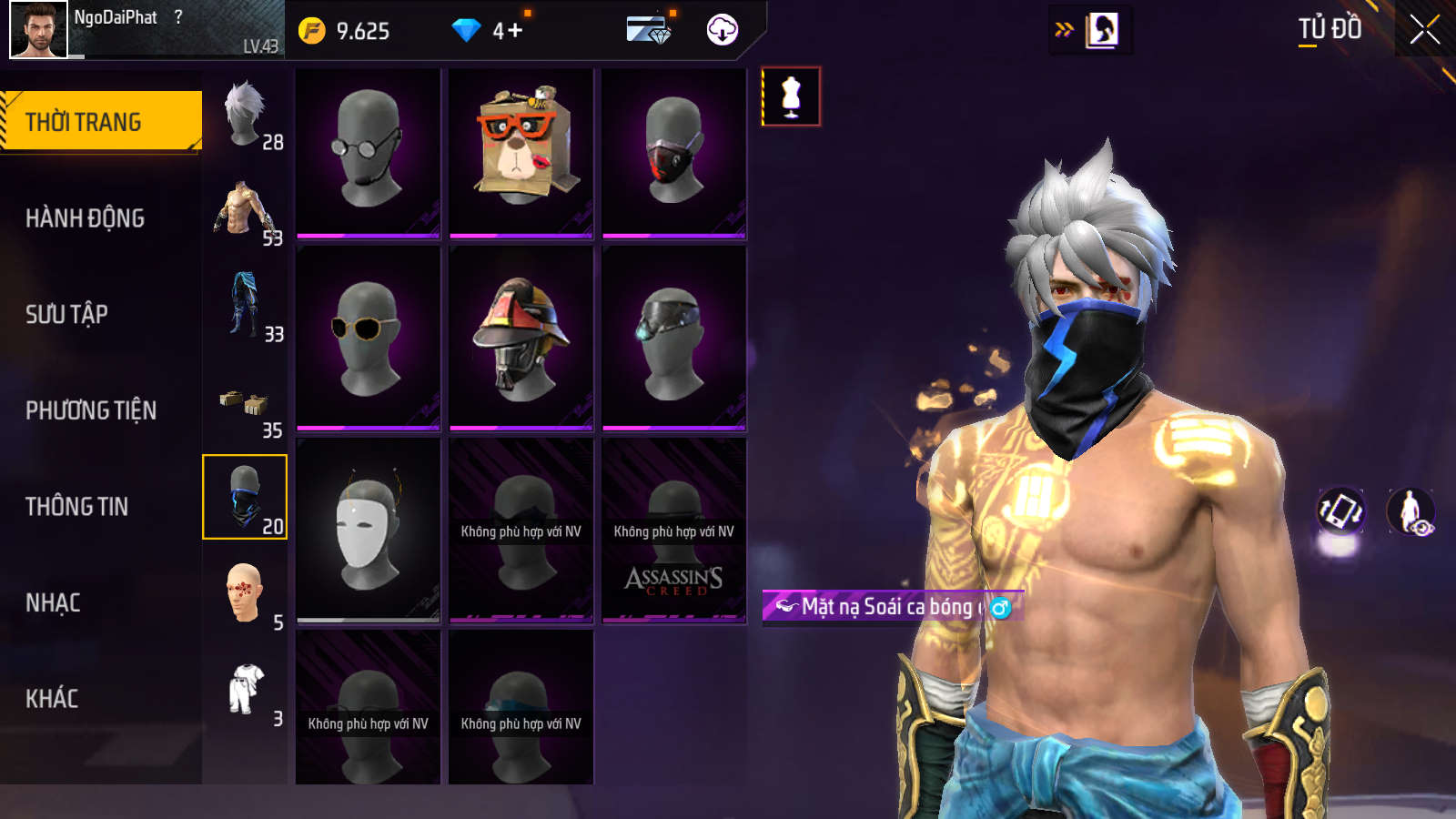Open the NHẠC section
The width and height of the screenshot is (1456, 819).
[x=53, y=602]
